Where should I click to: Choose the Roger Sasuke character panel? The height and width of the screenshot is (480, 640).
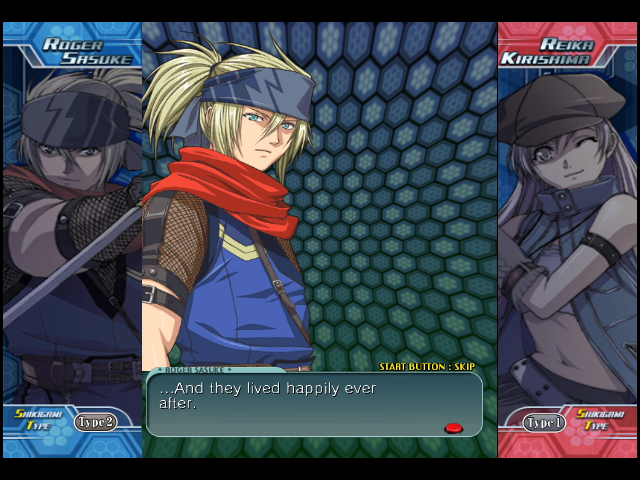pyautogui.click(x=71, y=240)
